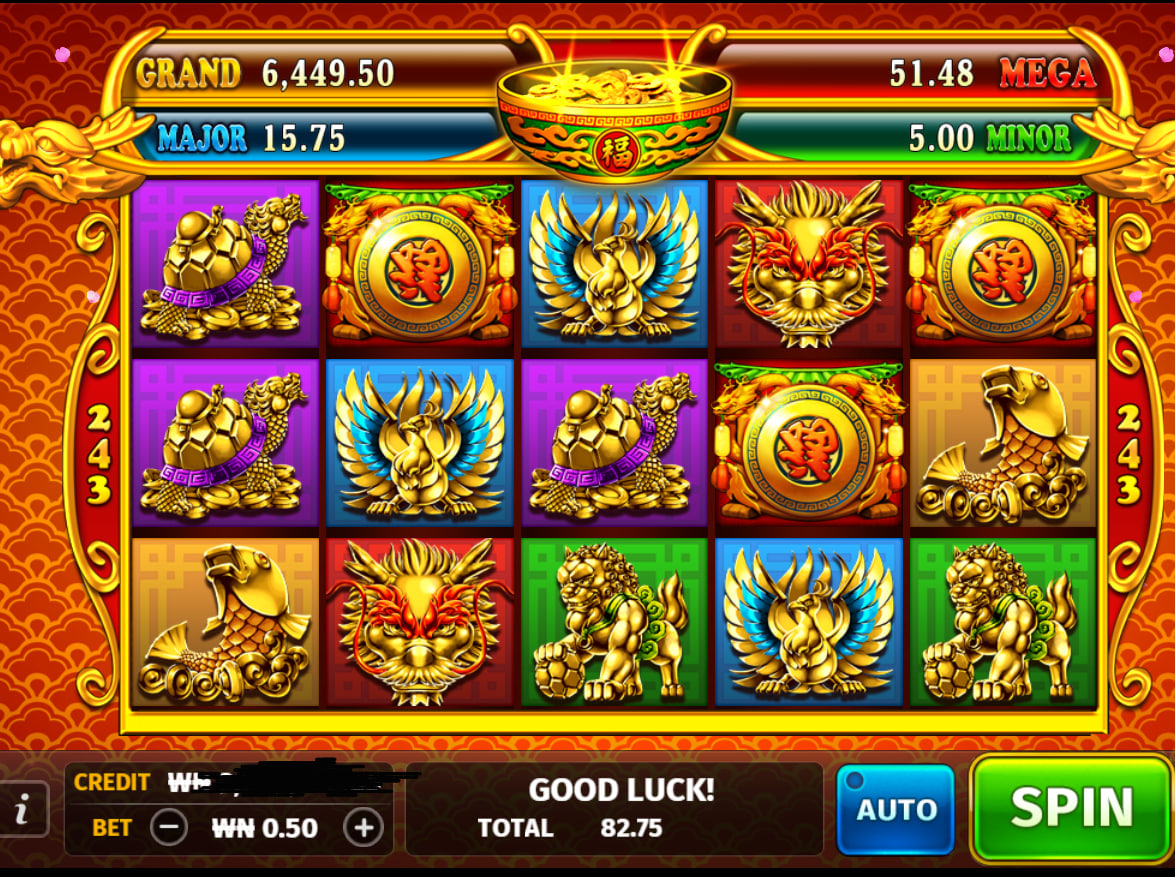1175x877 pixels.
Task: Hit the green SPIN button
Action: 1071,808
